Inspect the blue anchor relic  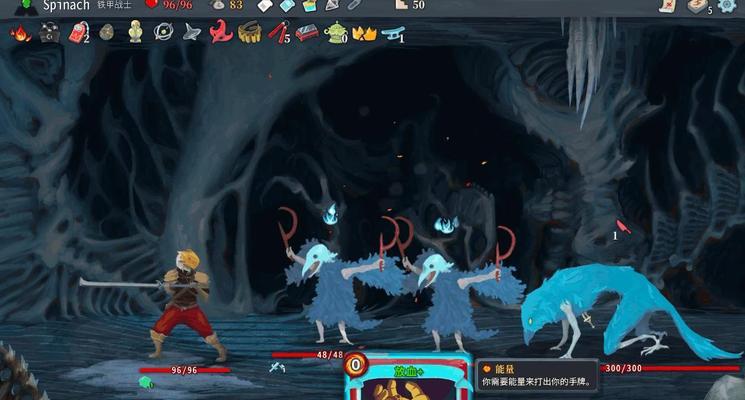click(x=394, y=33)
